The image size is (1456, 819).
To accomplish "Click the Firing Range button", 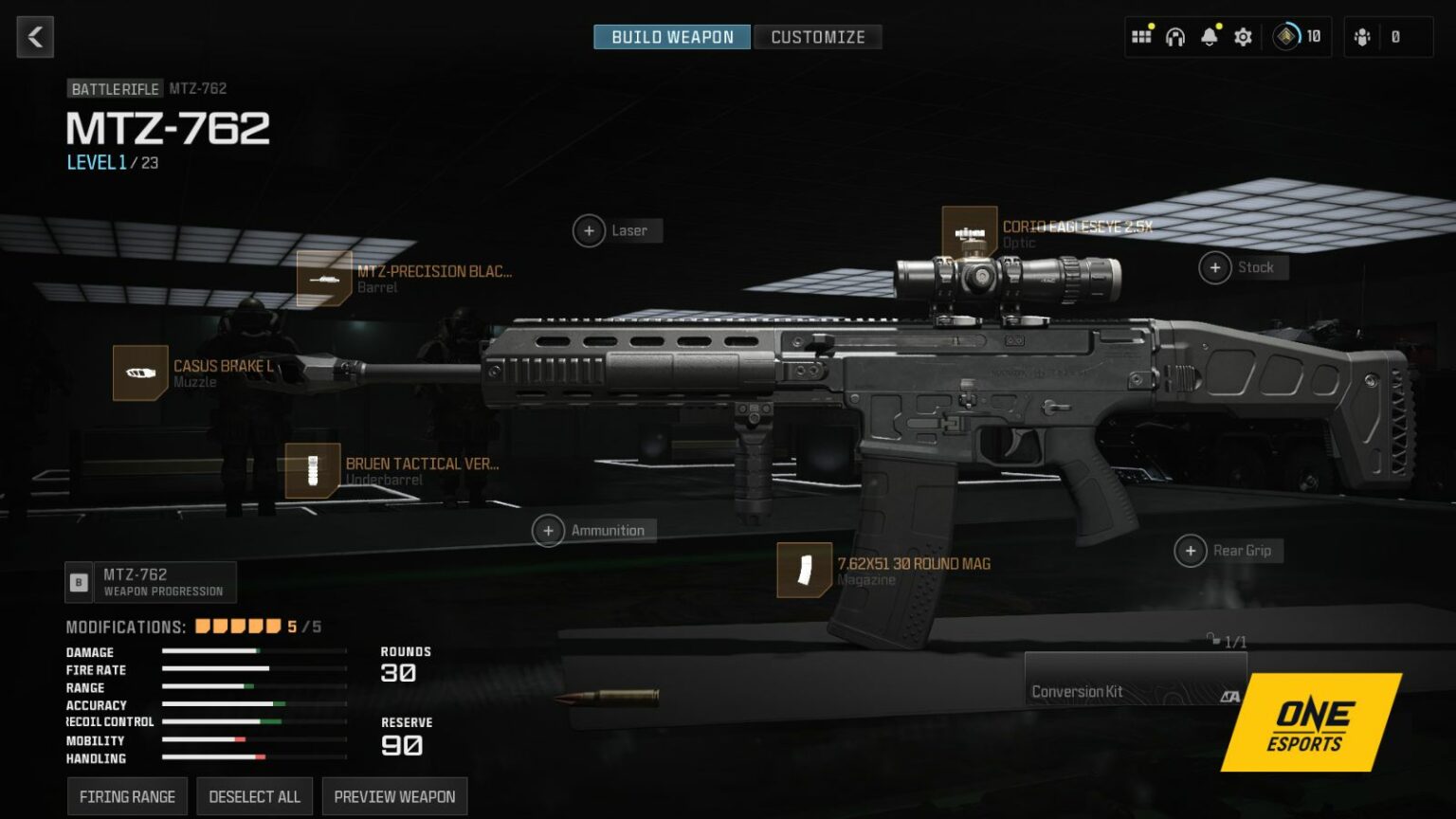I will 126,796.
